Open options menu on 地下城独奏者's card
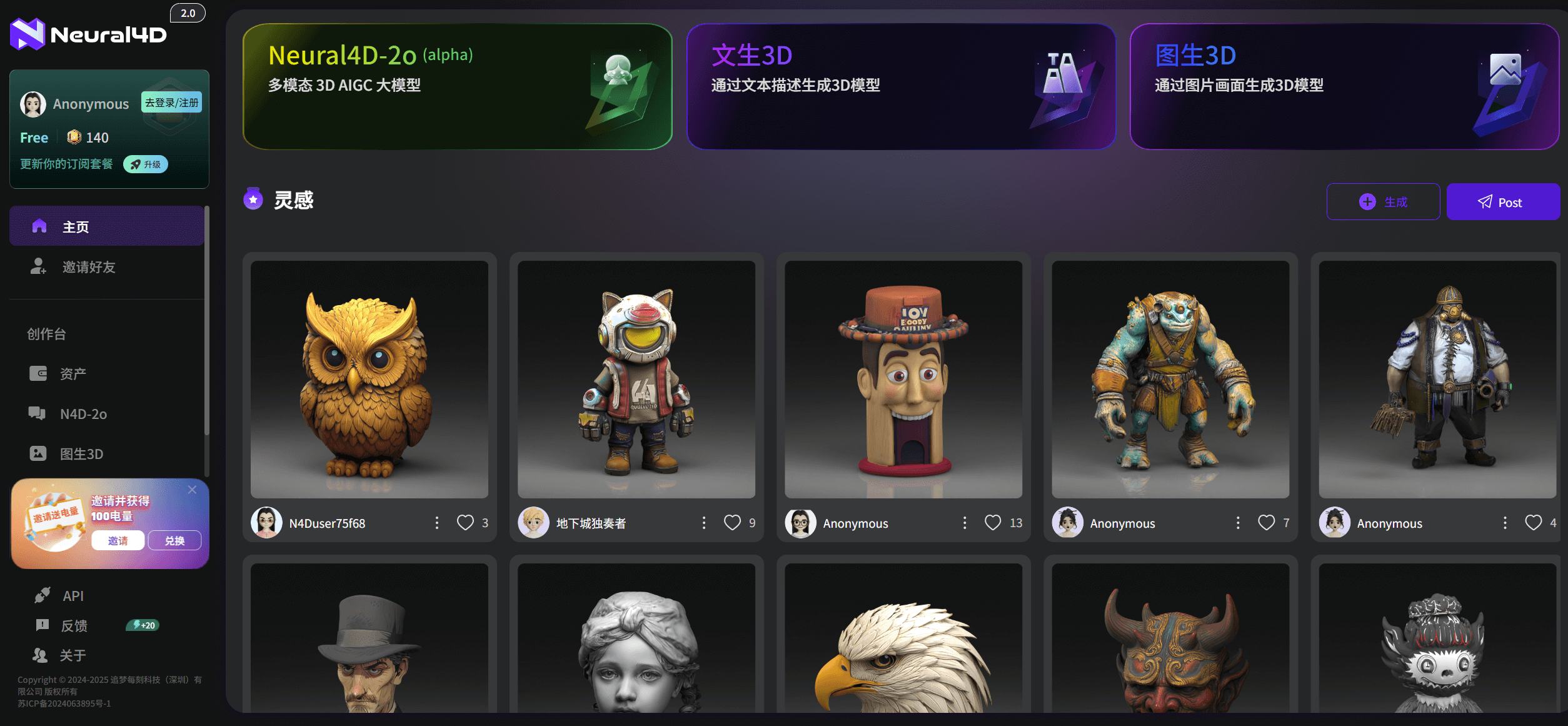Viewport: 1568px width, 726px height. point(704,523)
